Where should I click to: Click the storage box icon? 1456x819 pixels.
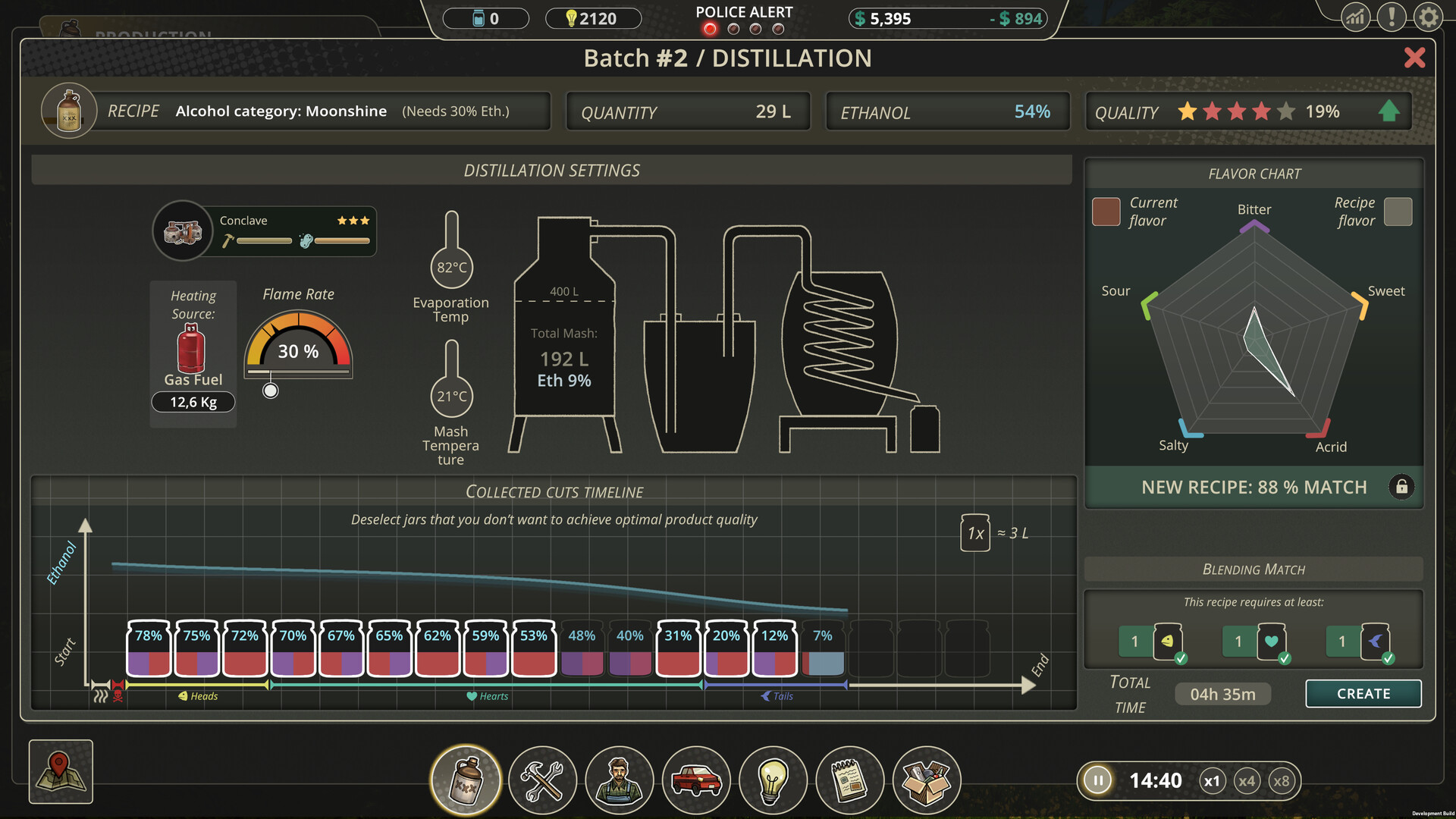click(x=927, y=780)
